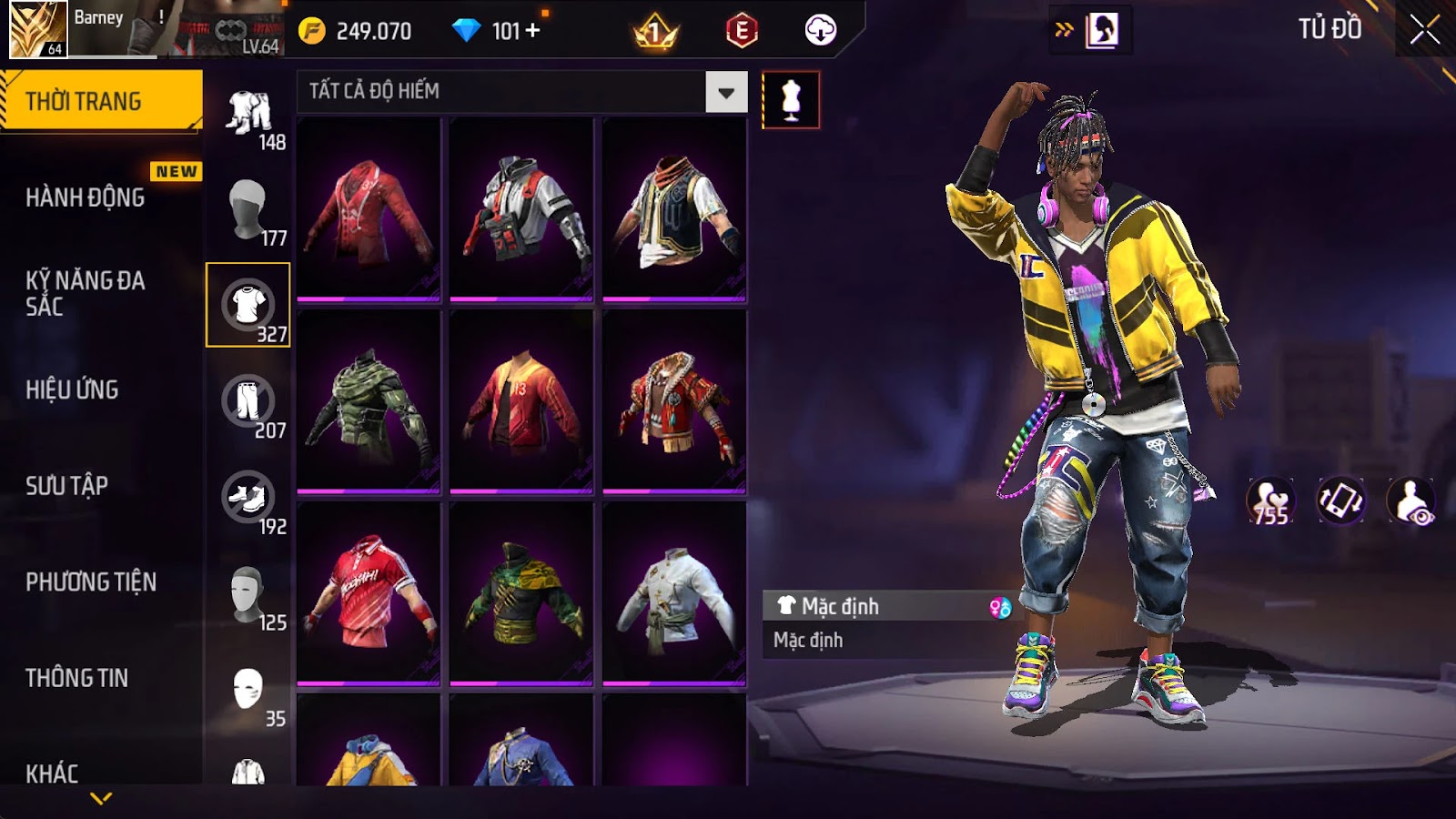Screen dimensions: 1456x819
Task: Select the white long-sleeve jacket item
Action: [674, 592]
